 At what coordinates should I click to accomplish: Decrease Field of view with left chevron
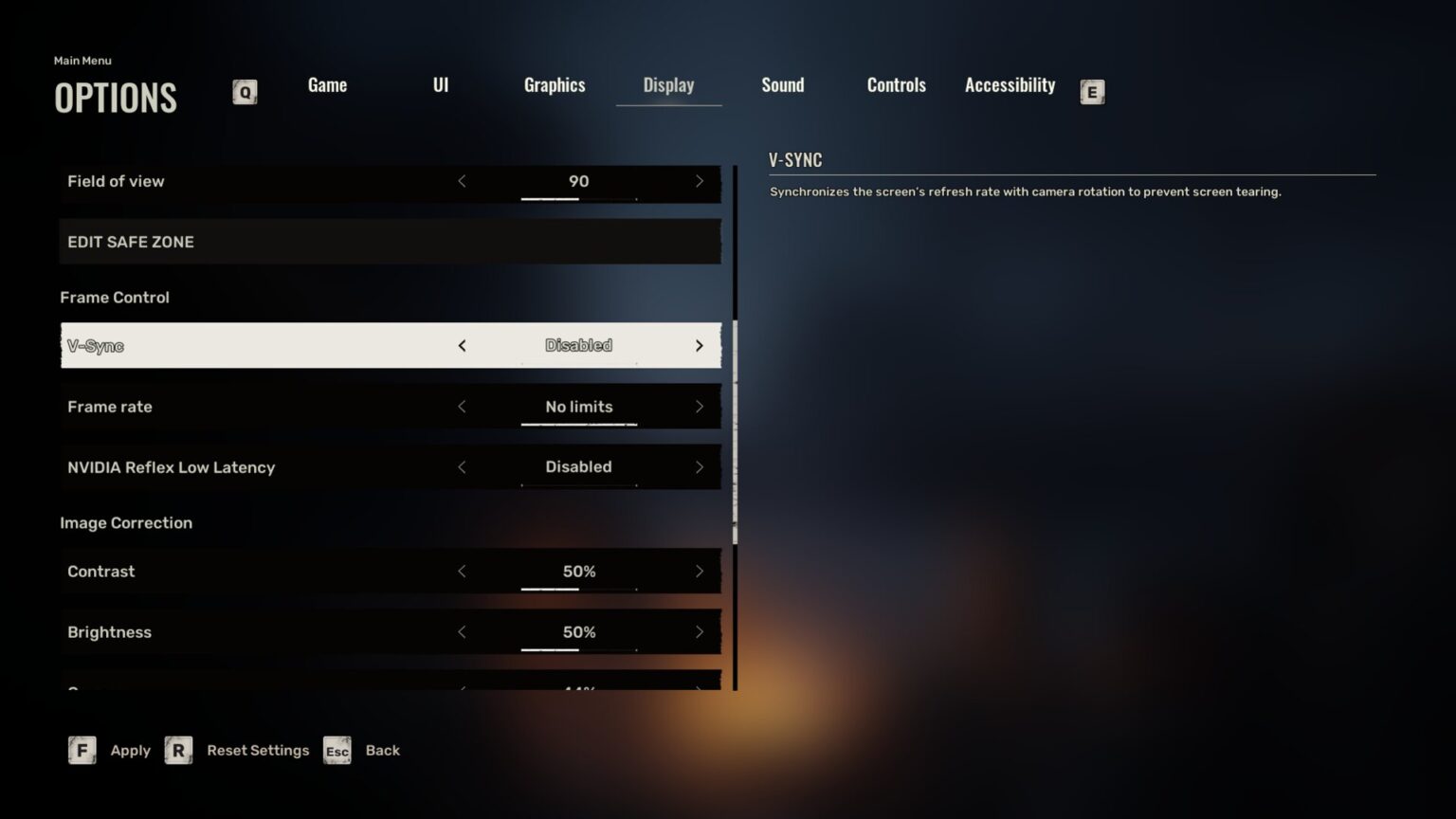(x=463, y=181)
